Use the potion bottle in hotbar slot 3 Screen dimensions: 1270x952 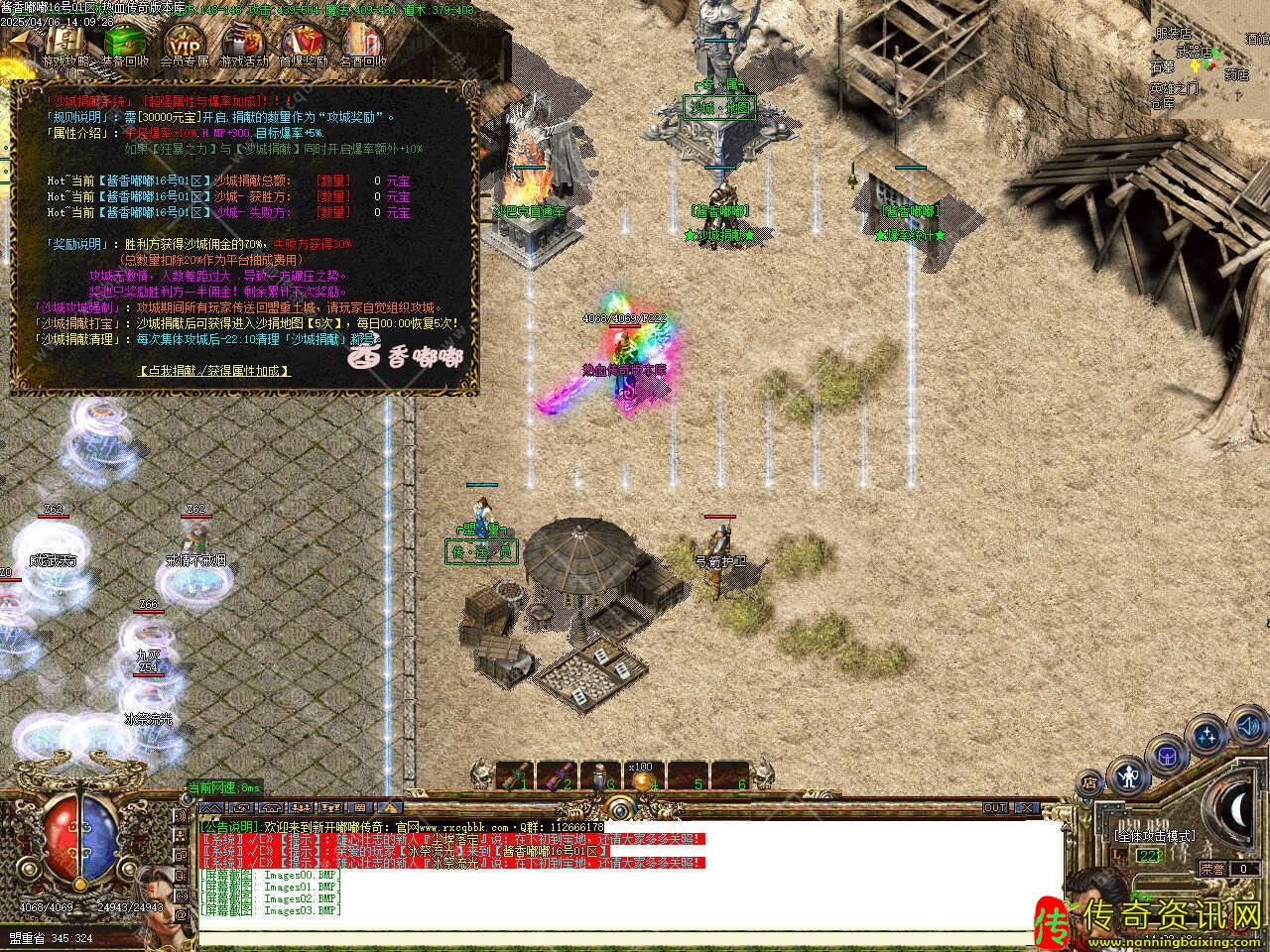(597, 774)
